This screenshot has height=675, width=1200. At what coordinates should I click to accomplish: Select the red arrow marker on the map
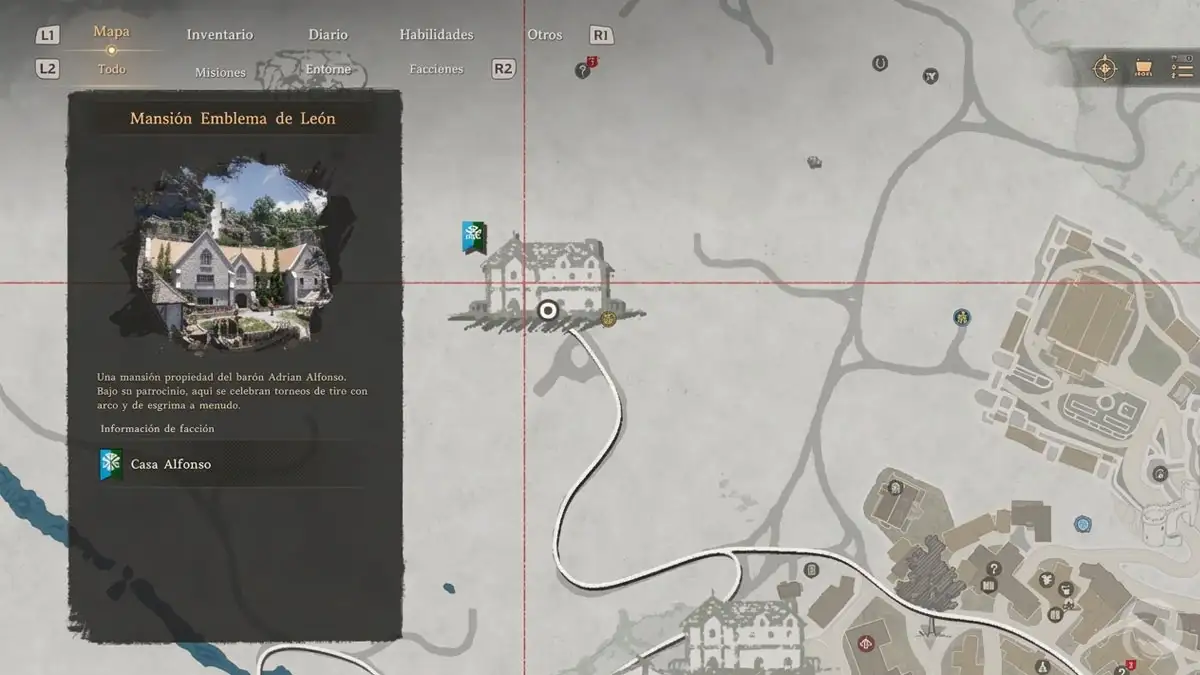coord(867,641)
